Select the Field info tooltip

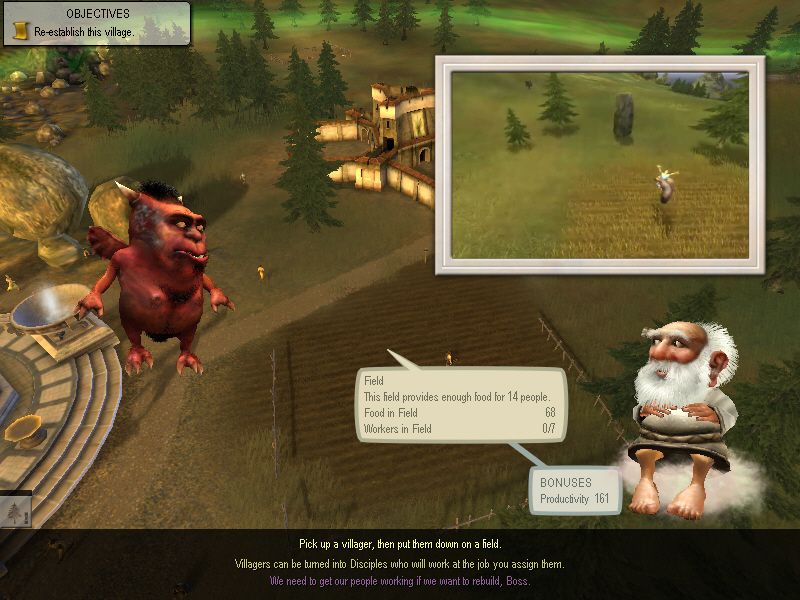click(461, 405)
